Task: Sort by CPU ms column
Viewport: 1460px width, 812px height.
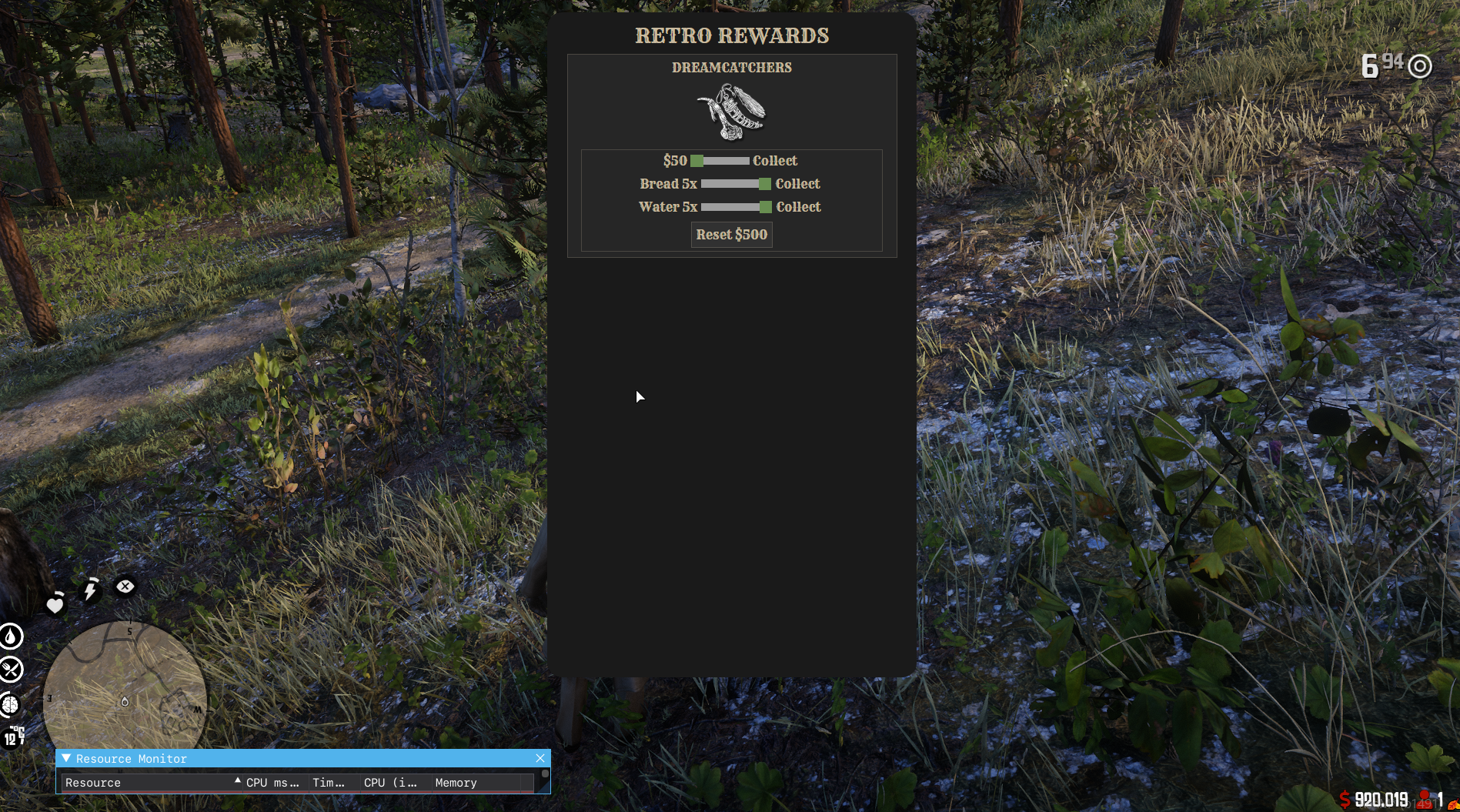Action: [x=272, y=783]
